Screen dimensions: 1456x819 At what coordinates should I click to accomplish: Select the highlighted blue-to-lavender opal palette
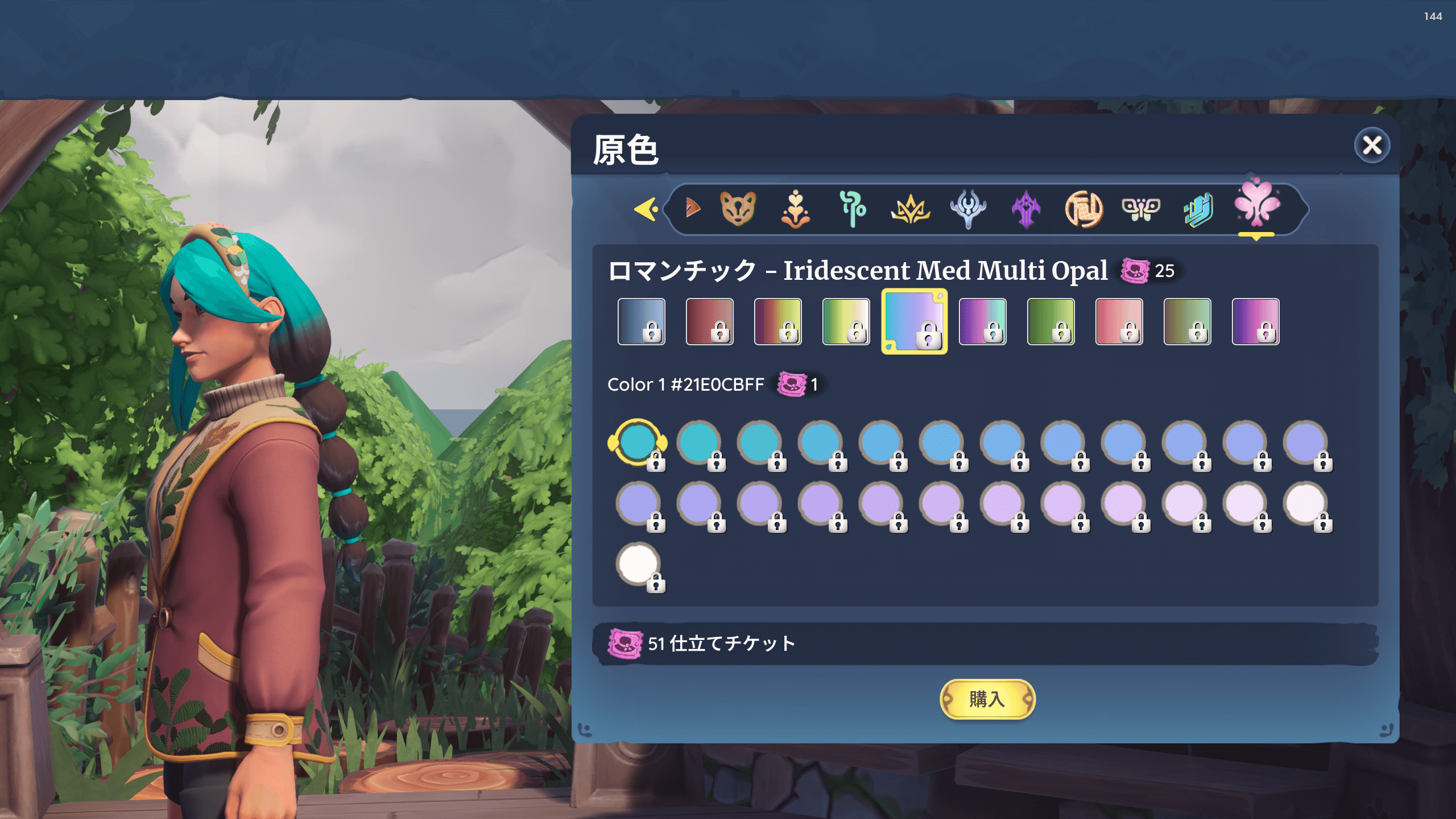[914, 321]
